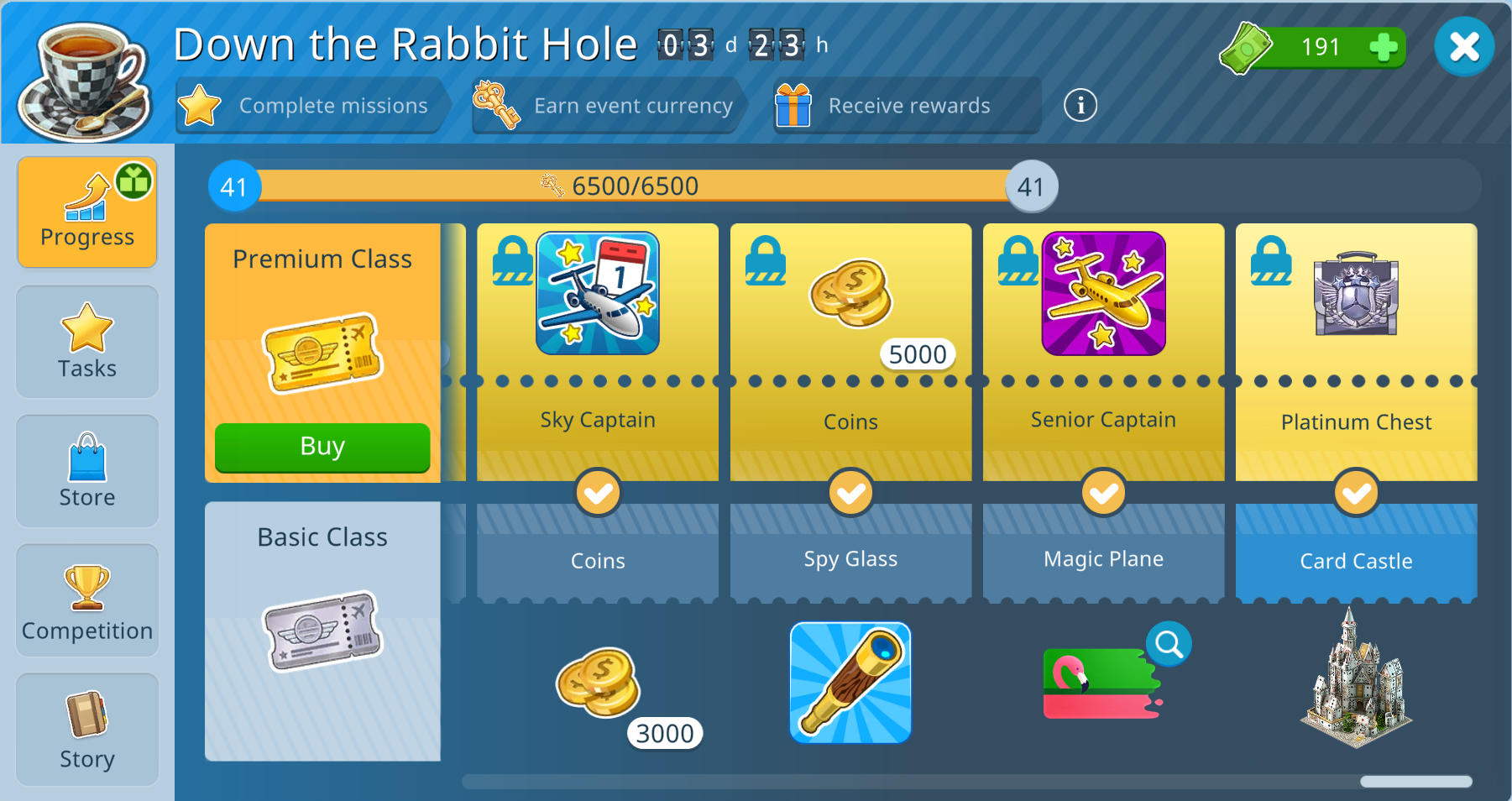
Task: Close the Down the Rabbit Hole window
Action: tap(1464, 47)
